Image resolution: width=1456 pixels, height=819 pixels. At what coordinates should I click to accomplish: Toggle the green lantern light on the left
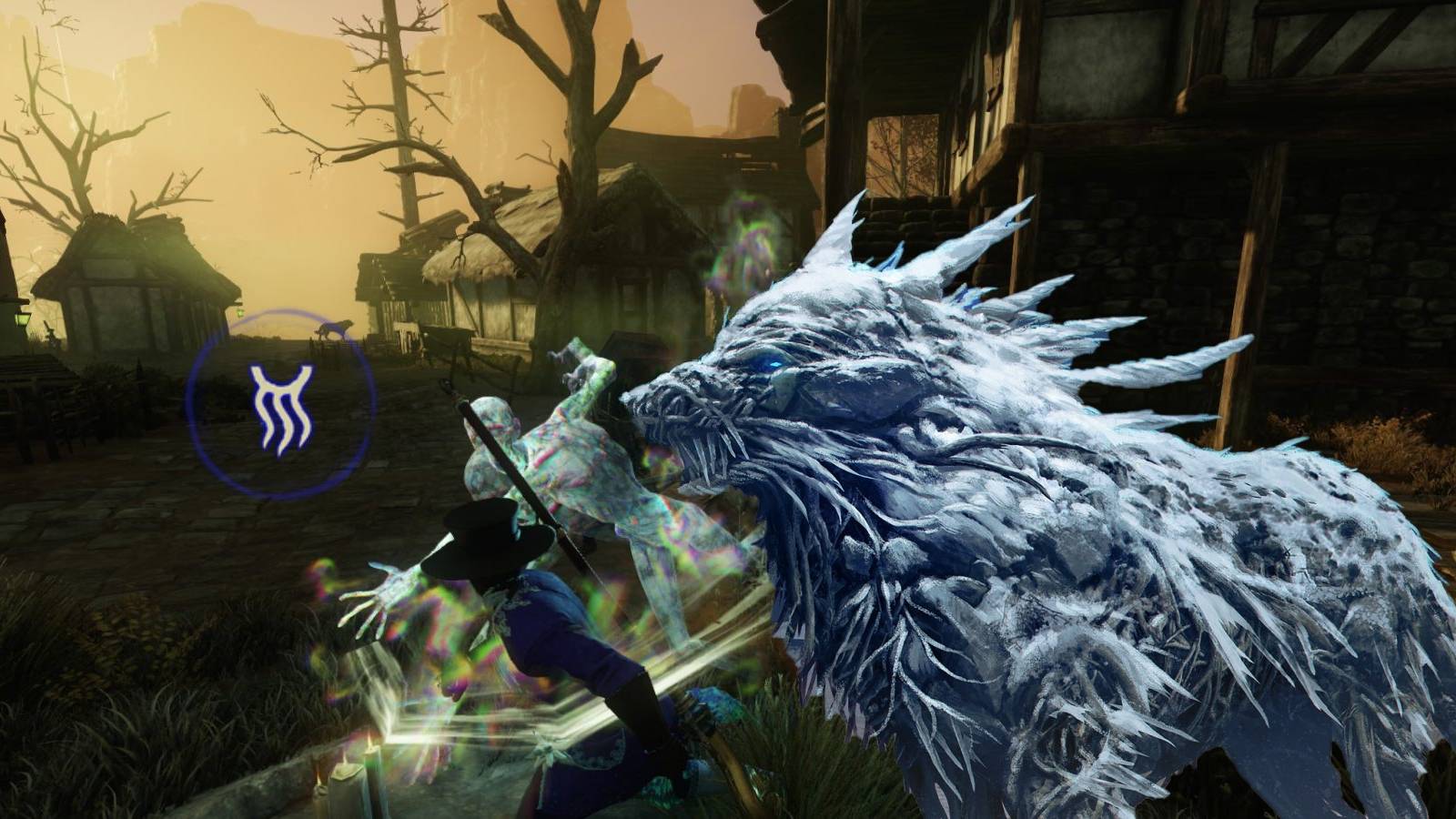coord(21,320)
